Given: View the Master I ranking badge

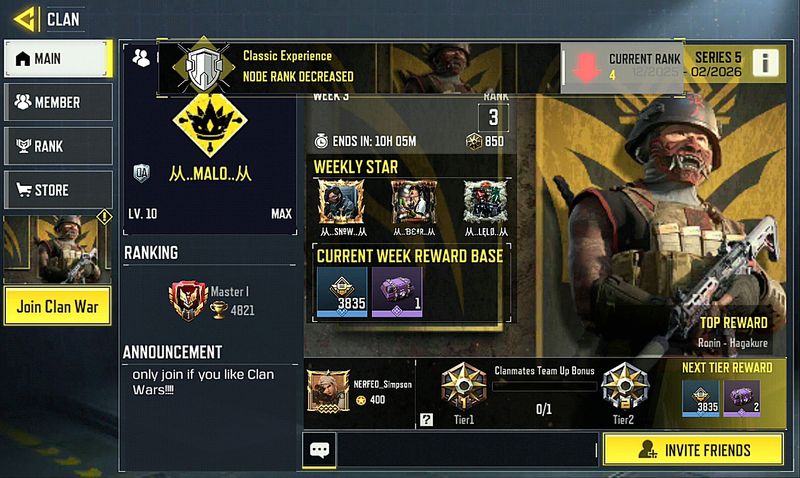Looking at the screenshot, I should tap(186, 299).
